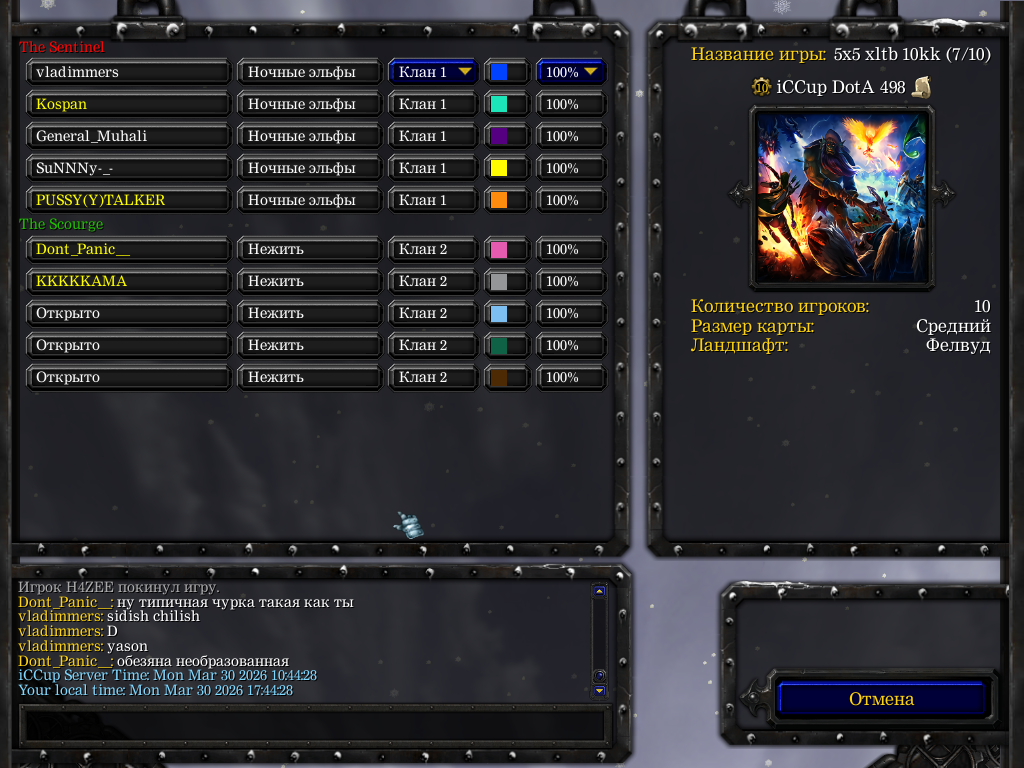The width and height of the screenshot is (1024, 768).
Task: Select the vladimmers player slot
Action: point(129,72)
